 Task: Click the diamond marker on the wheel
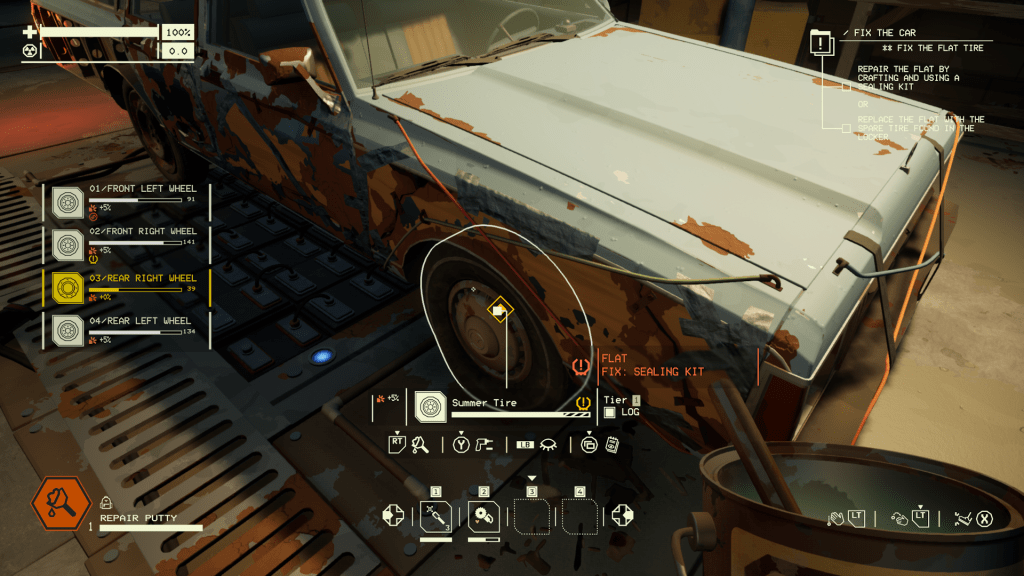coord(498,310)
